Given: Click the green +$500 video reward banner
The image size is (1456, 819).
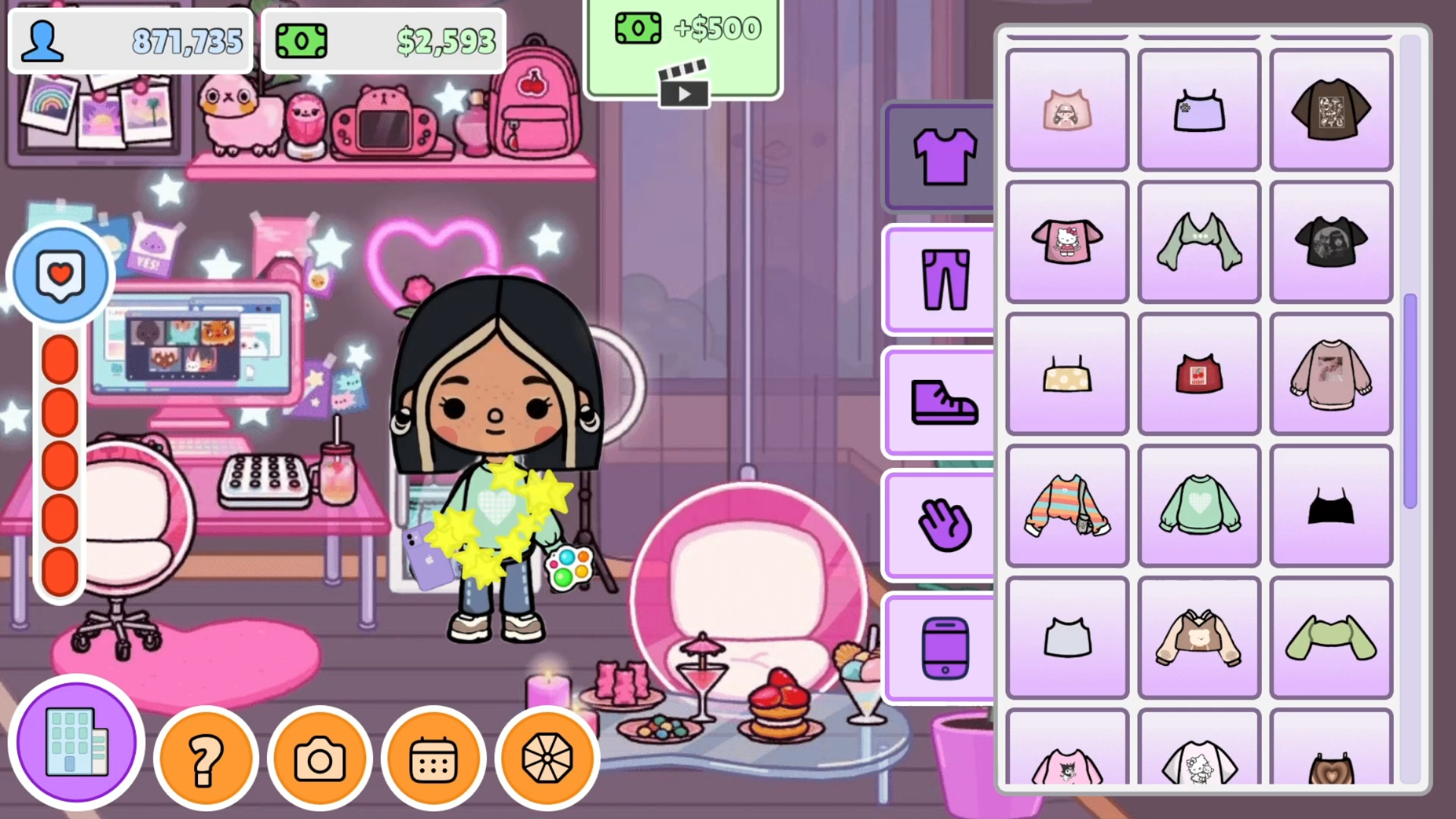Looking at the screenshot, I should coord(682,30).
